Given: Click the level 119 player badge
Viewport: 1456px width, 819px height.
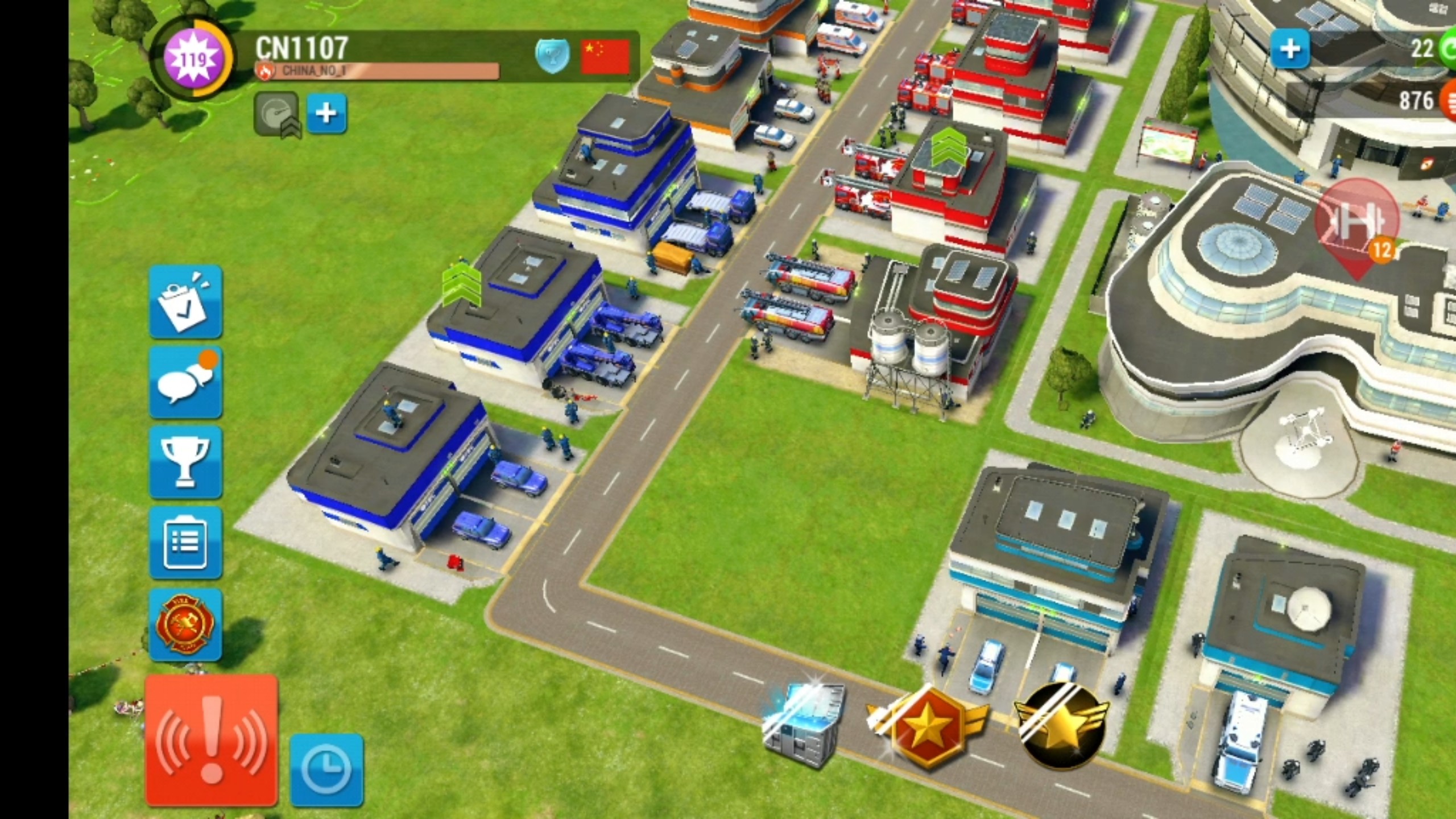Looking at the screenshot, I should click(192, 58).
